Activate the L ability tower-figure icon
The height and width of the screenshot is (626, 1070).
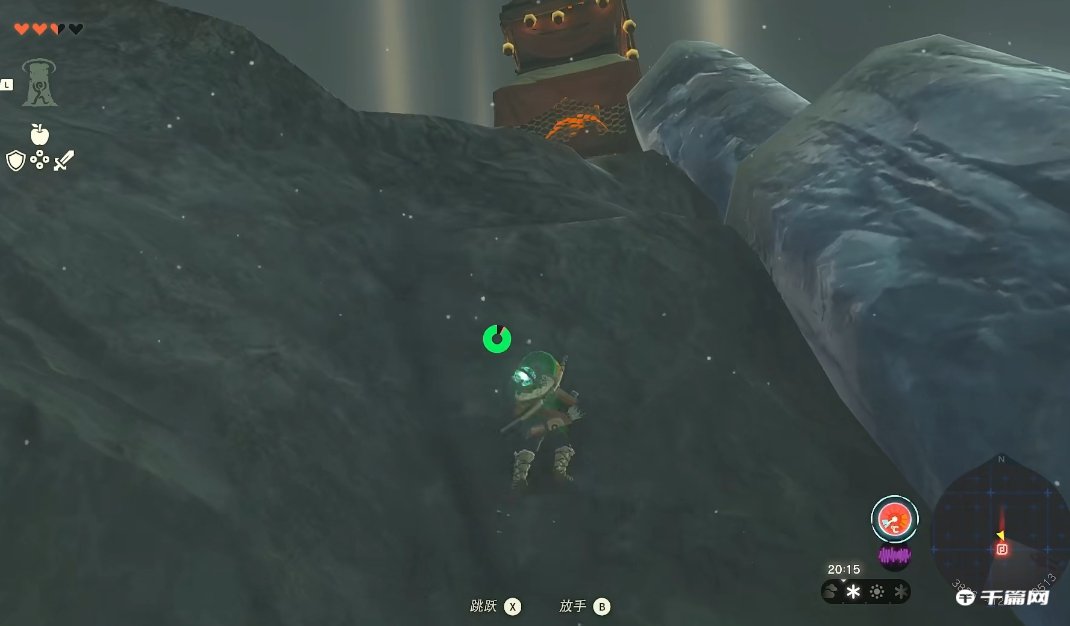(x=39, y=84)
